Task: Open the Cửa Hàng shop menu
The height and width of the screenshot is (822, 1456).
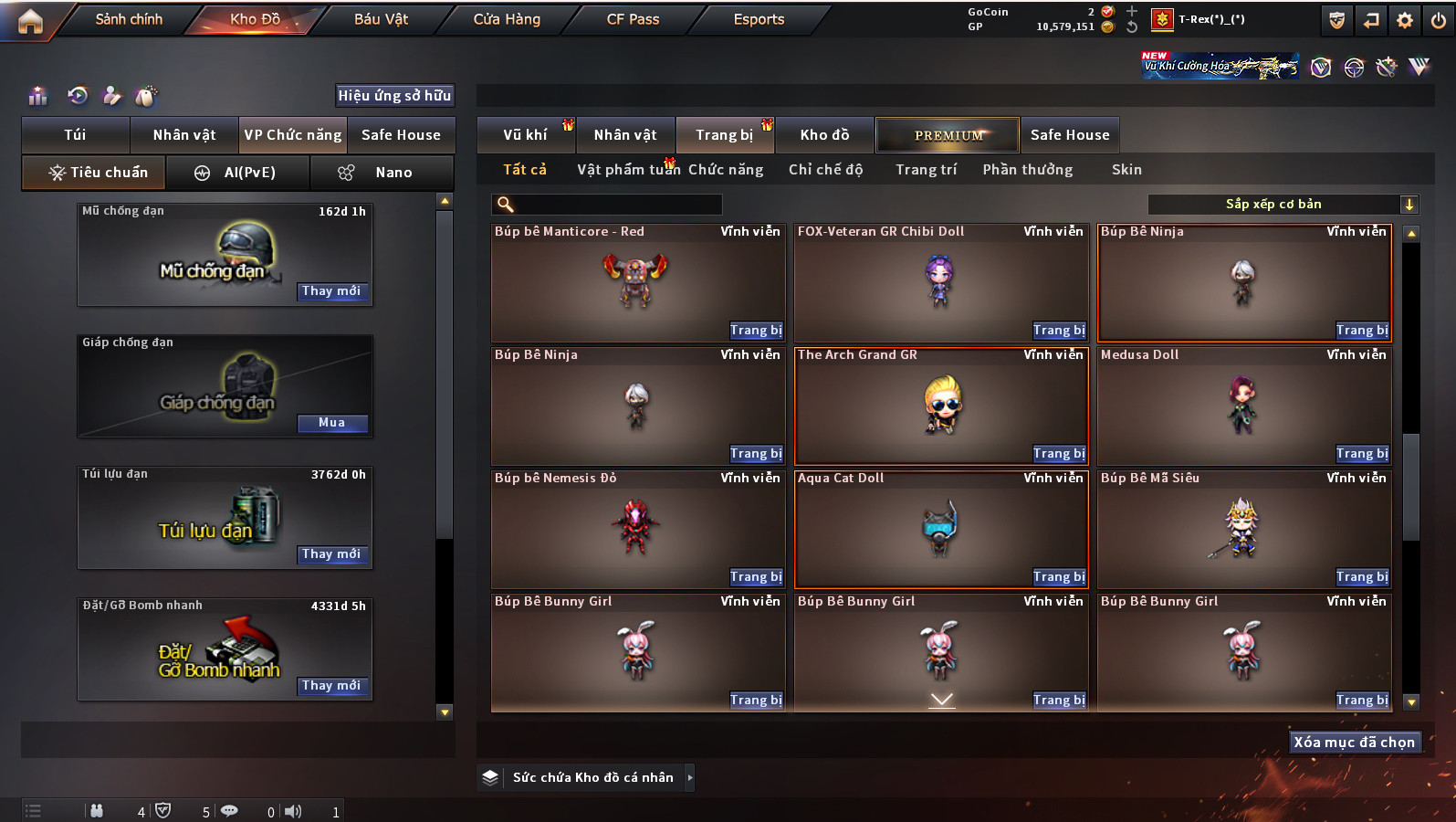Action: [507, 19]
